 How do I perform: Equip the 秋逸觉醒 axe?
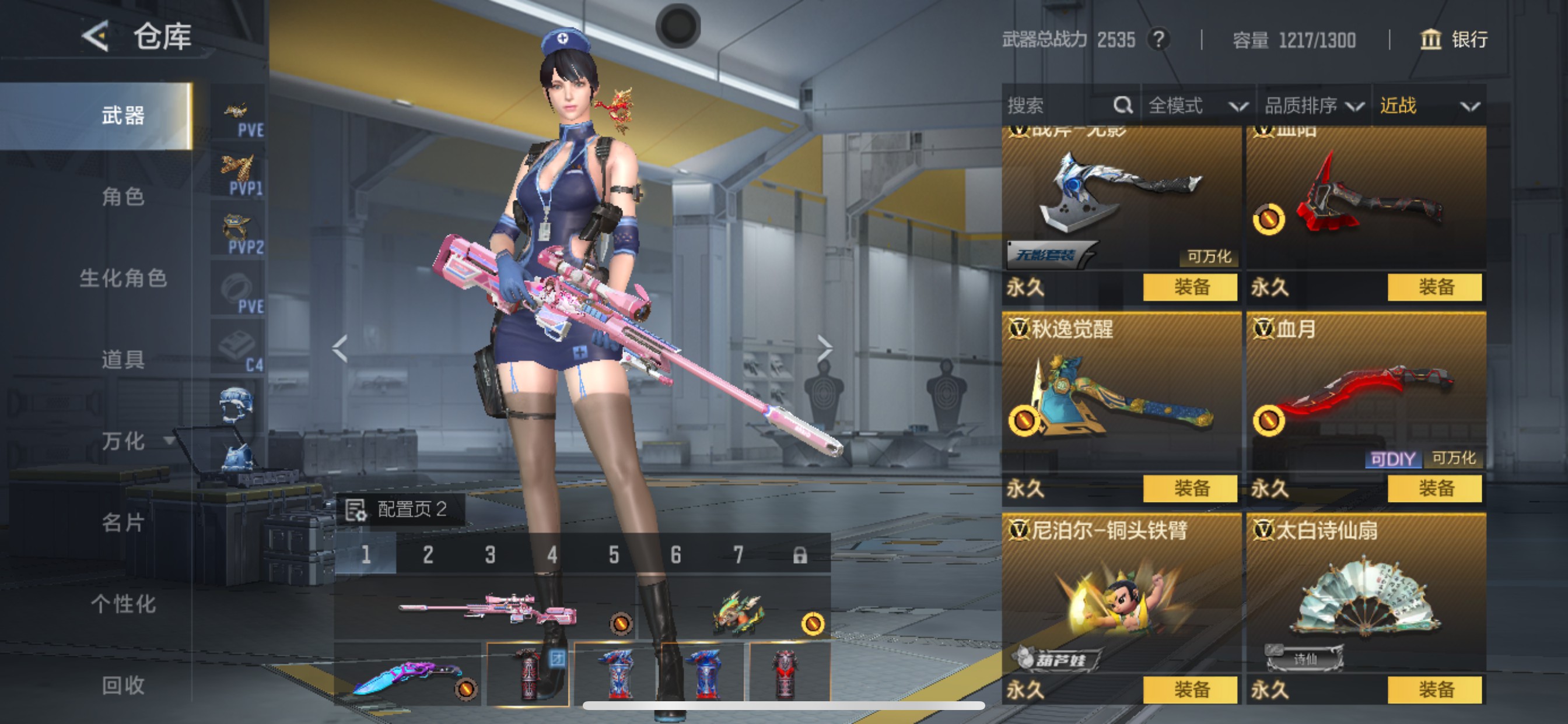pyautogui.click(x=1190, y=488)
